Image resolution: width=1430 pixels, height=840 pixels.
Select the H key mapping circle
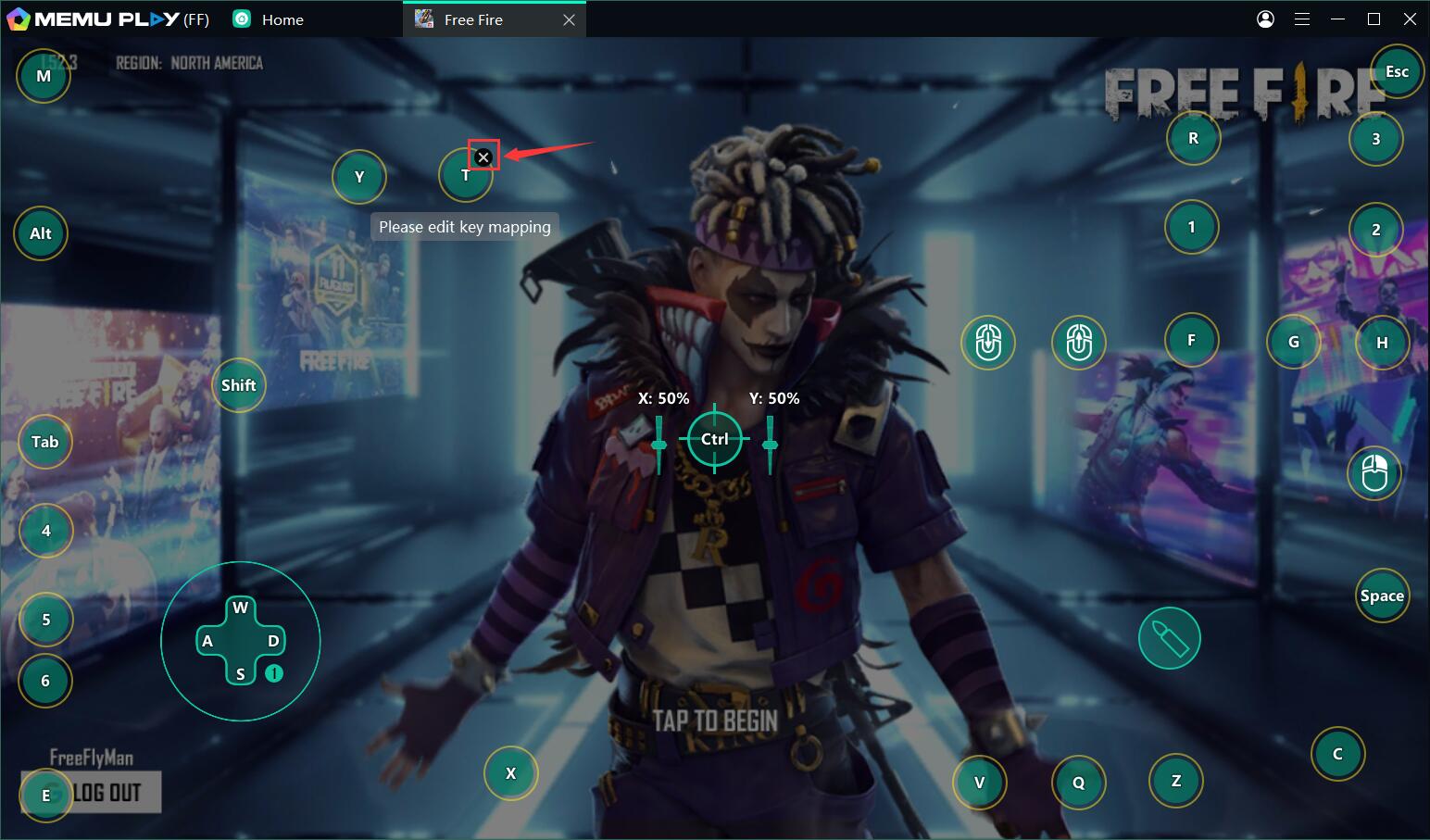[1381, 342]
